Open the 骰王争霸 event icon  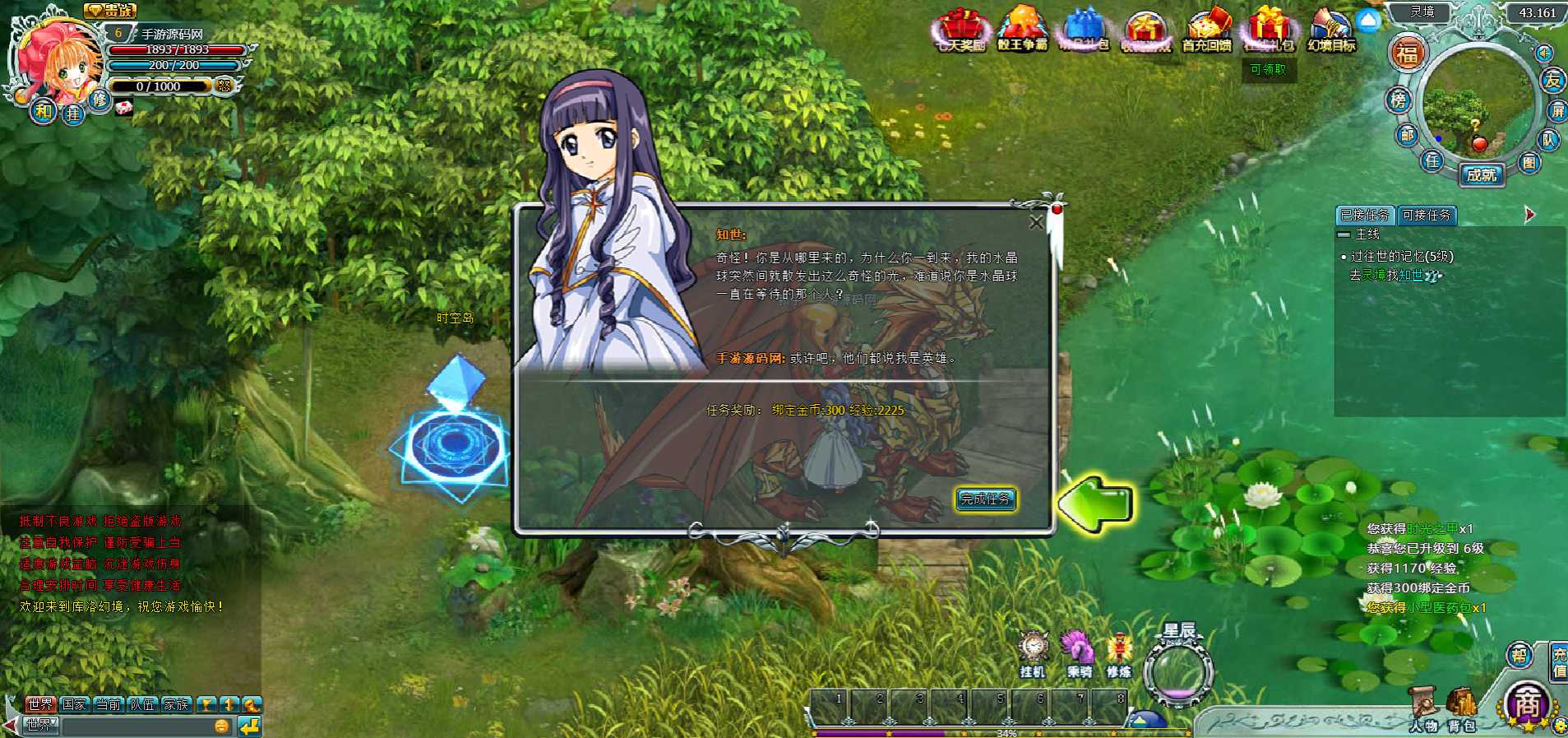click(1022, 31)
